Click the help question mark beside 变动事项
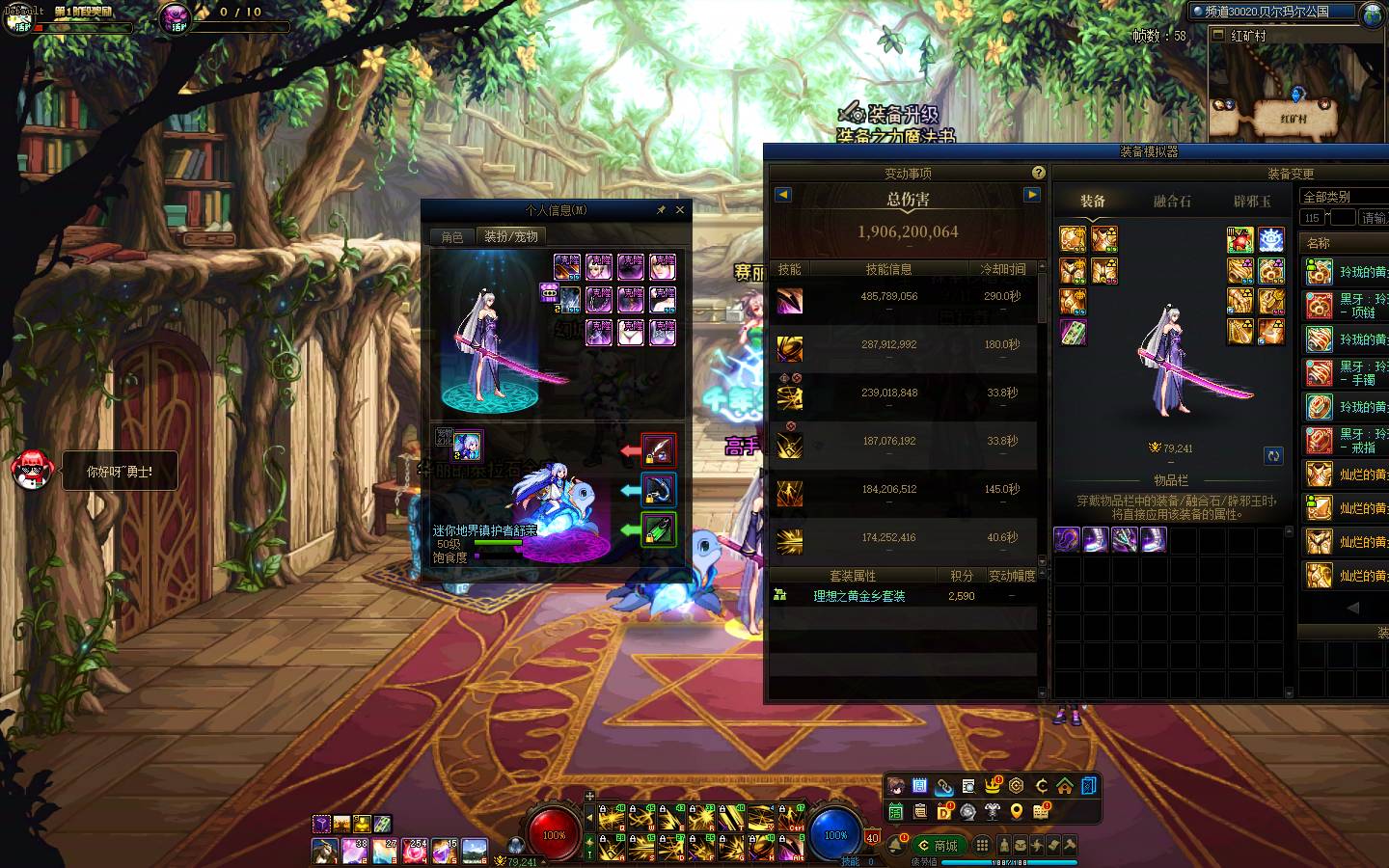 tap(1038, 173)
